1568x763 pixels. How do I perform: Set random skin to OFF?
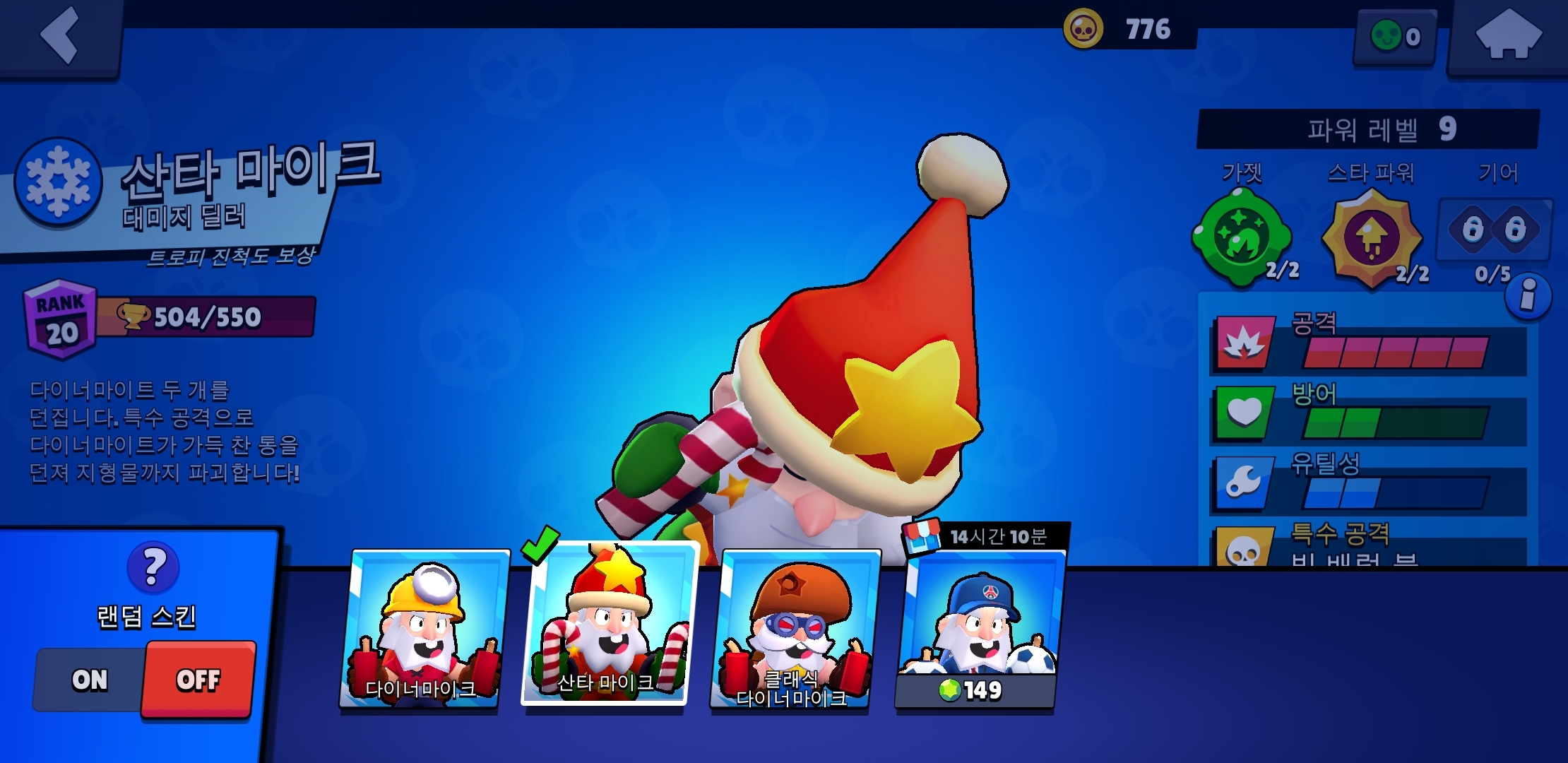[198, 680]
